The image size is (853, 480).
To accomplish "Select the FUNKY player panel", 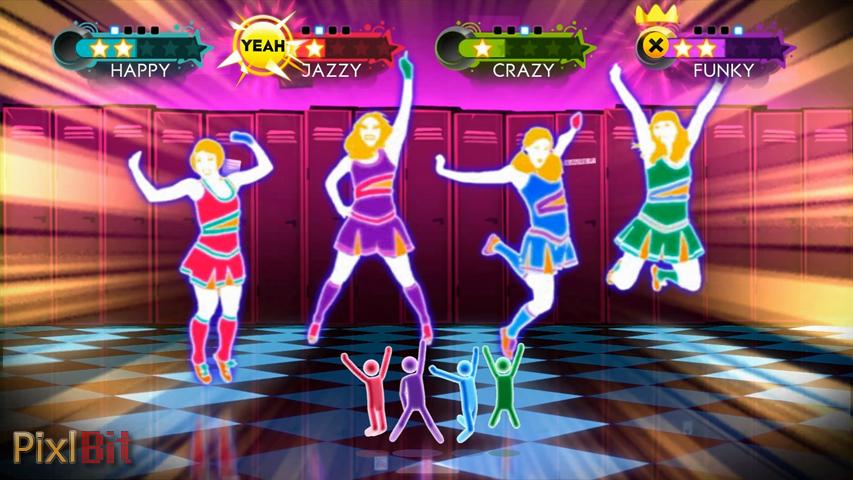I will coord(715,52).
